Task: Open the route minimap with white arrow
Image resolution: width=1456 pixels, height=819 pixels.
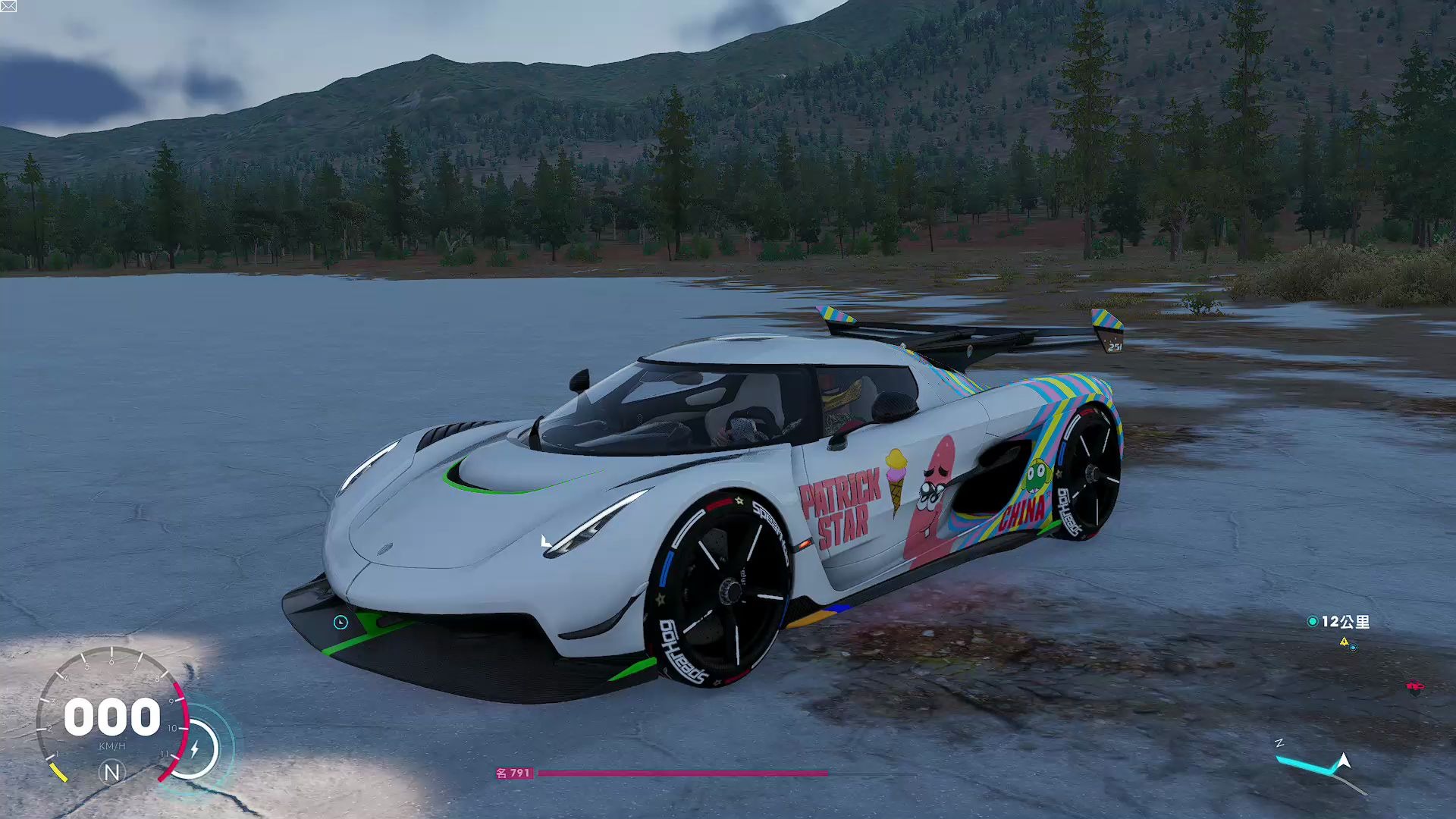Action: point(1323,767)
